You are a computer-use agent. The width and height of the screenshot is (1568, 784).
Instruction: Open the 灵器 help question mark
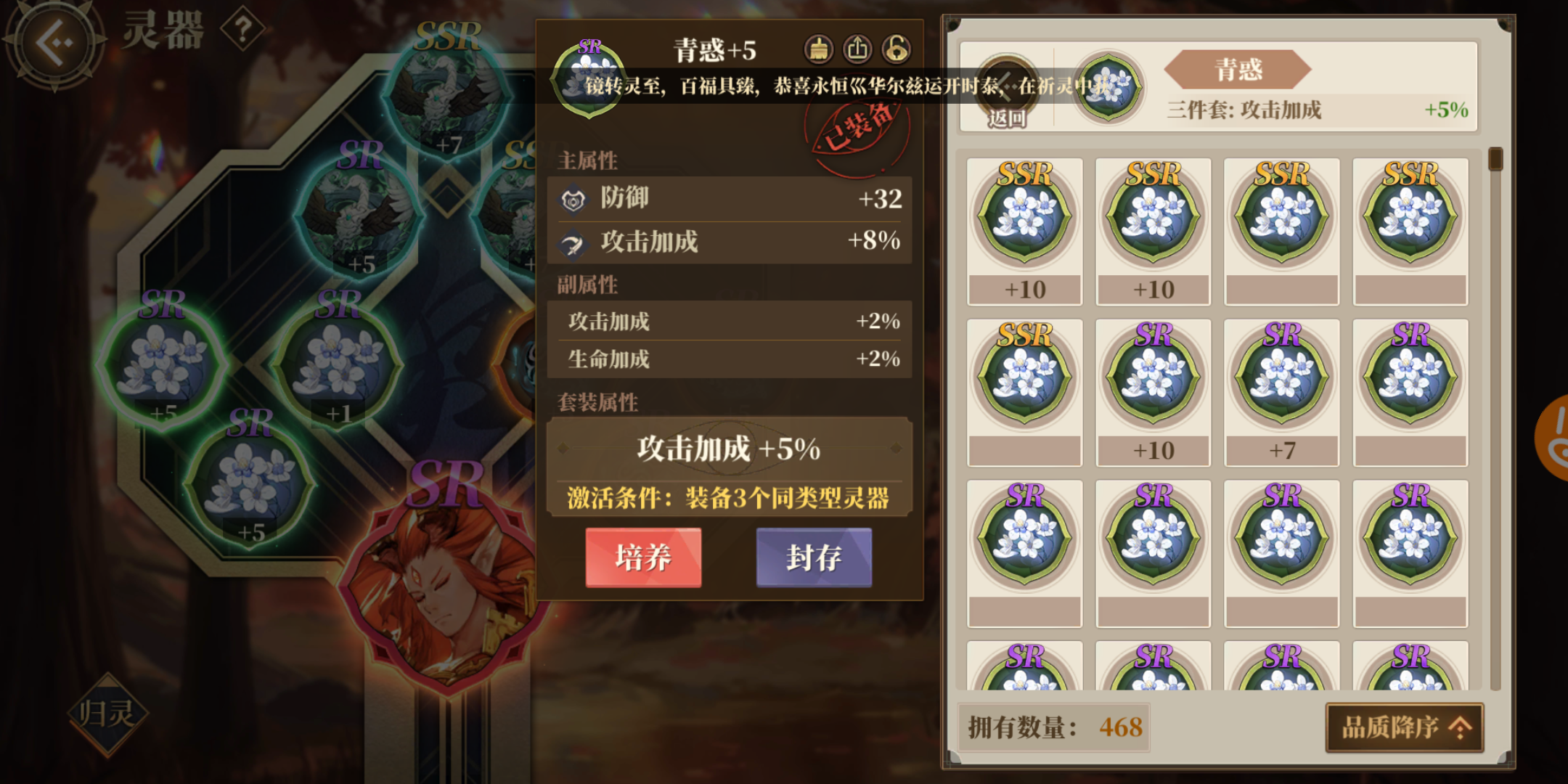pos(245,27)
